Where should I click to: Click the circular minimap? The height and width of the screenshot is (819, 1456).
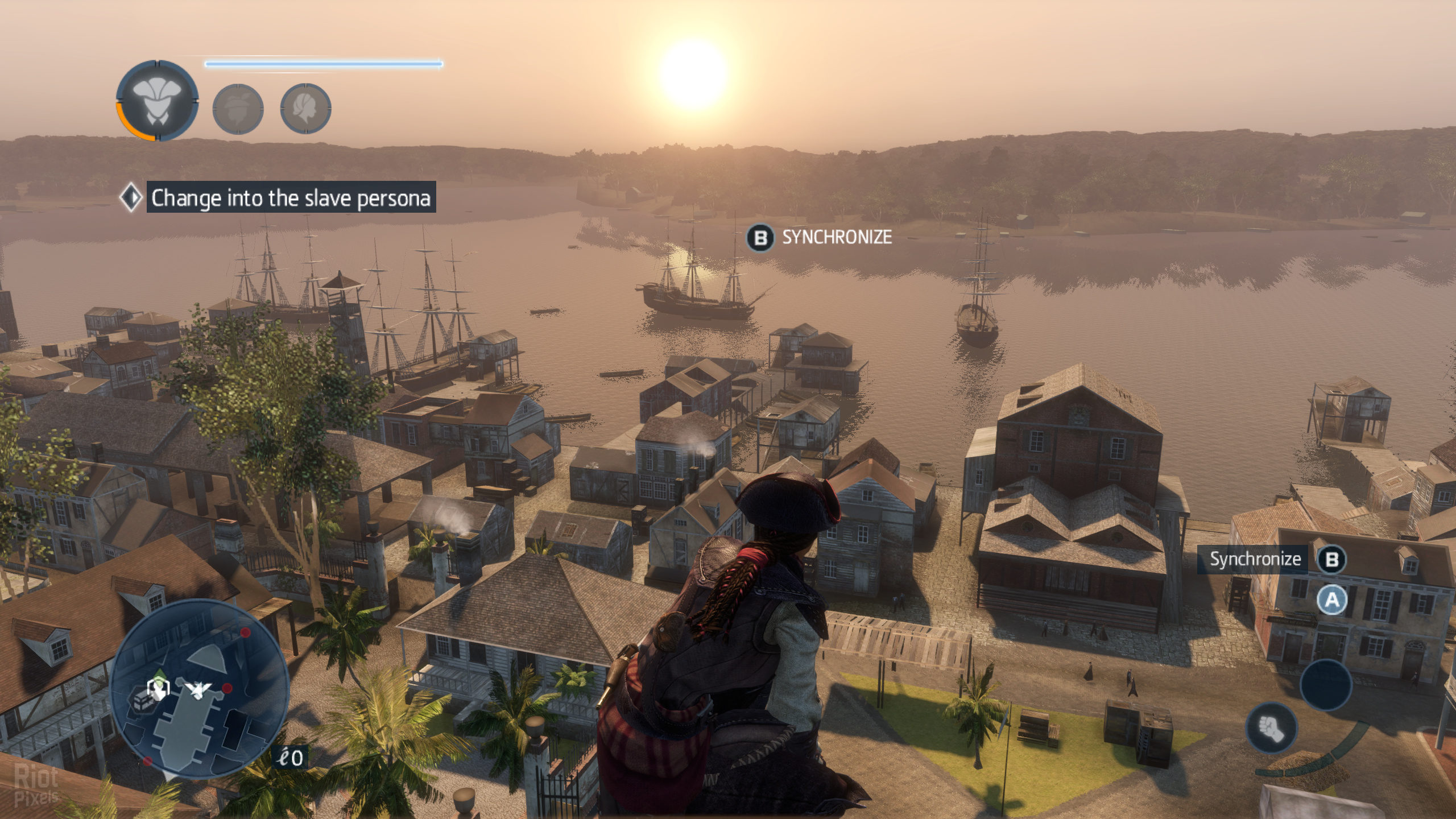(199, 690)
